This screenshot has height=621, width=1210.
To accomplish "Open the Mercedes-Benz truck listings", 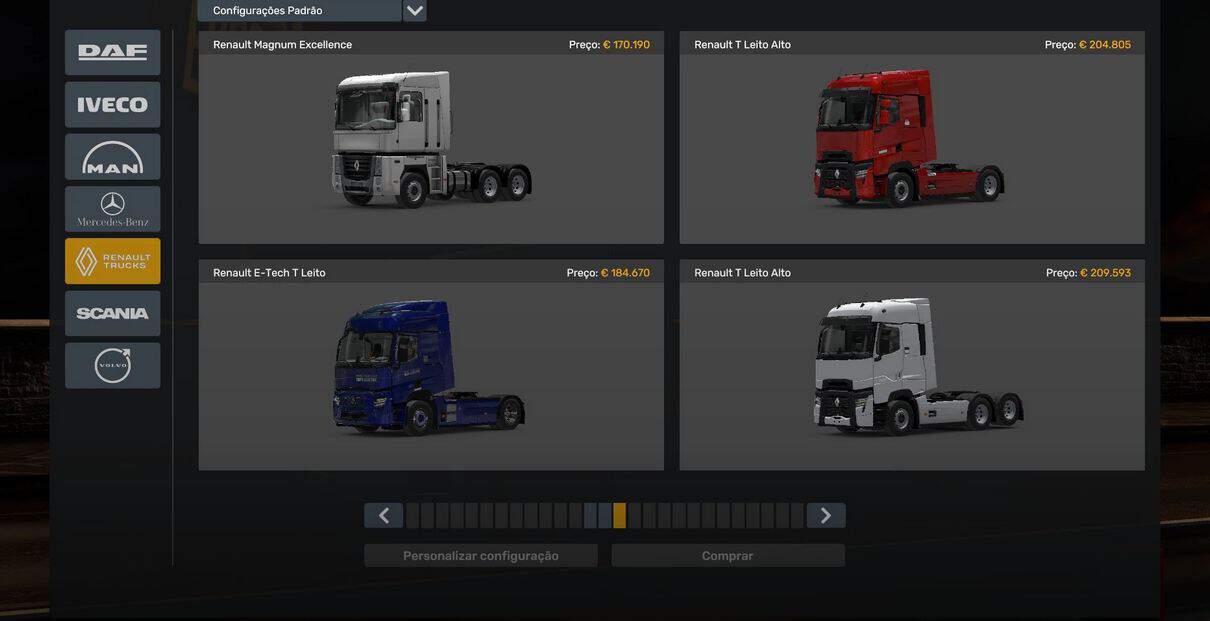I will (112, 209).
